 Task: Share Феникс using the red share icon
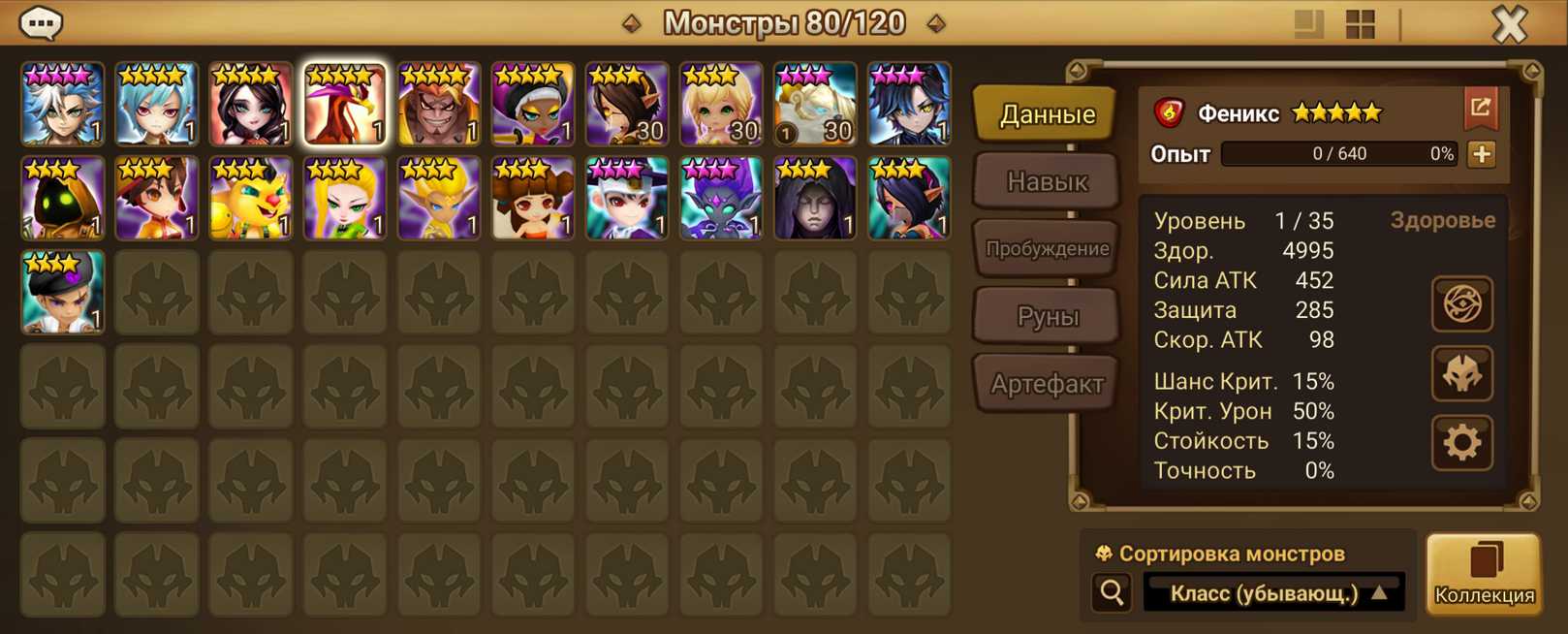point(1481,108)
